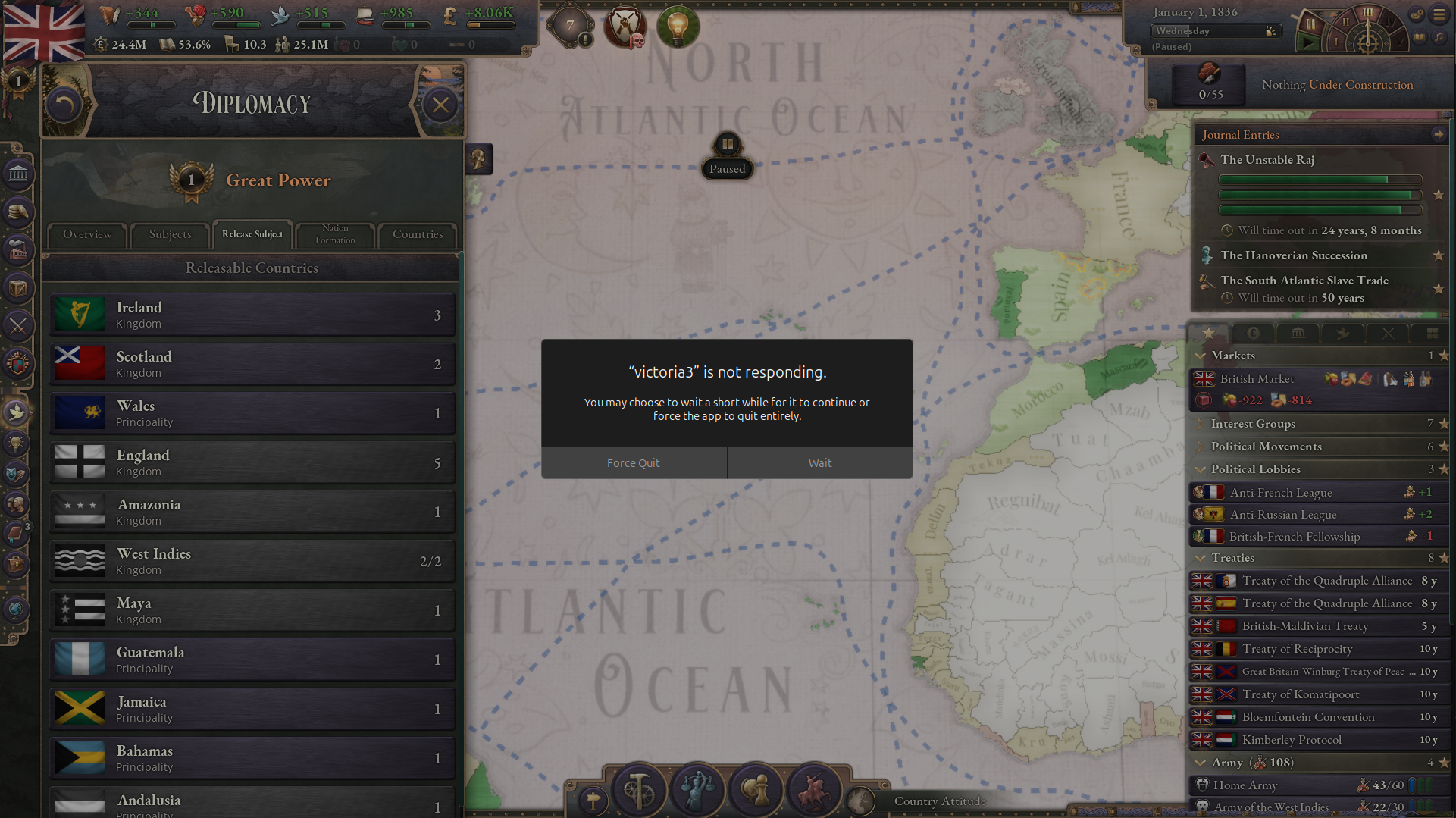Collapse the Markets section
This screenshot has height=818, width=1456.
1201,356
